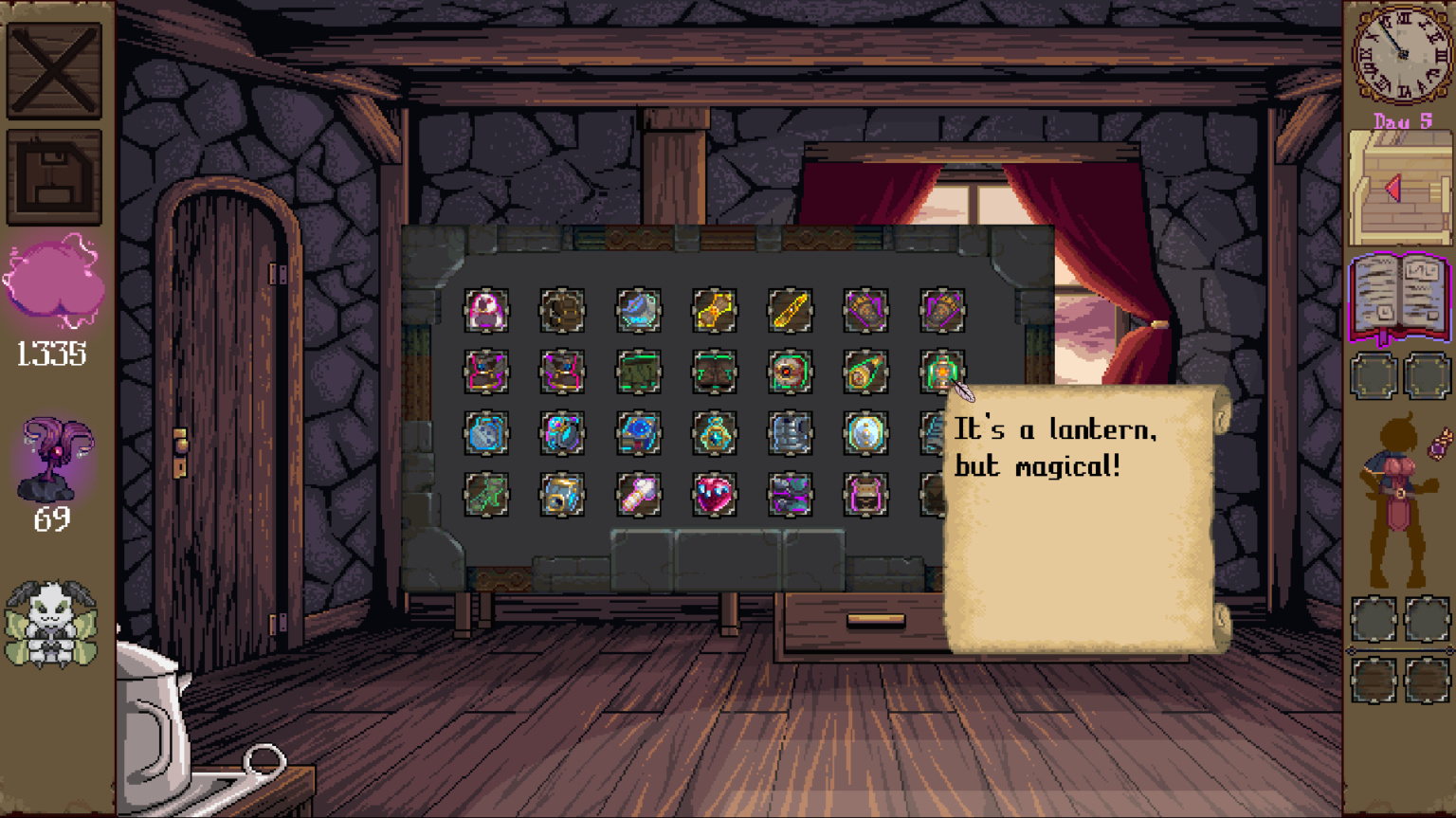1456x818 pixels.
Task: Select the pink-outlined white mallet item
Action: point(638,495)
